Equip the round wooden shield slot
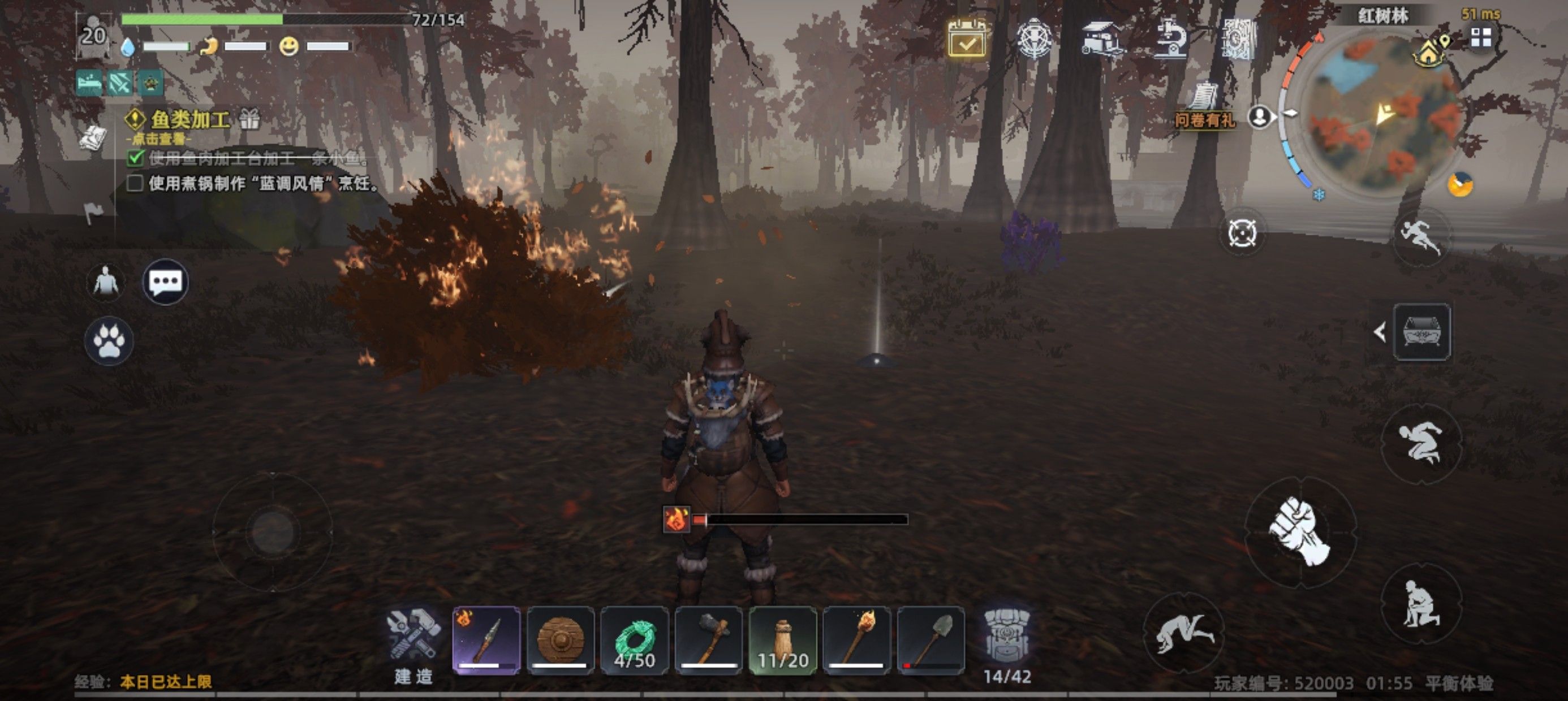The image size is (1568, 701). pos(561,640)
